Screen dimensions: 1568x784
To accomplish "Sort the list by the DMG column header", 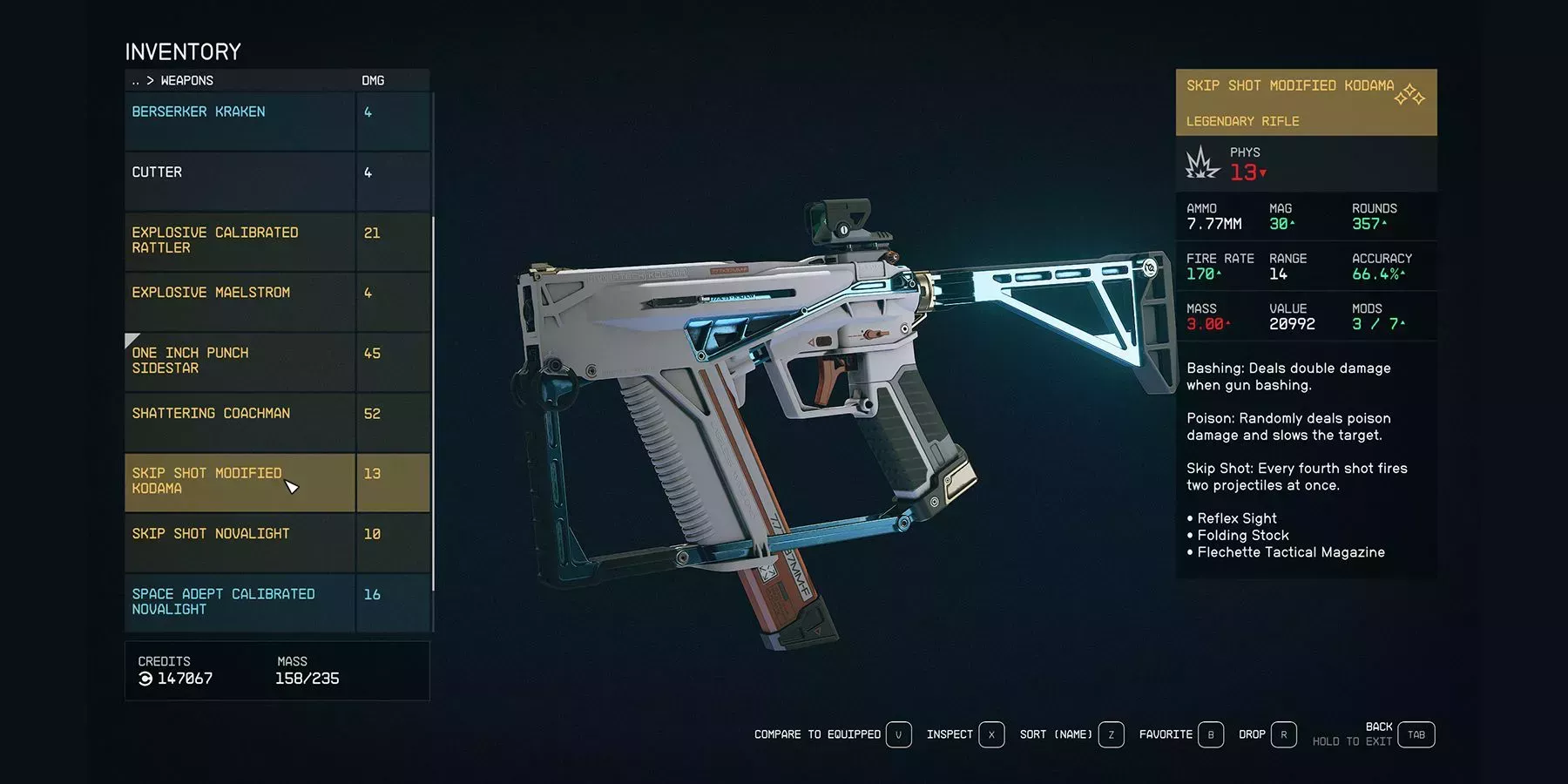I will click(373, 81).
